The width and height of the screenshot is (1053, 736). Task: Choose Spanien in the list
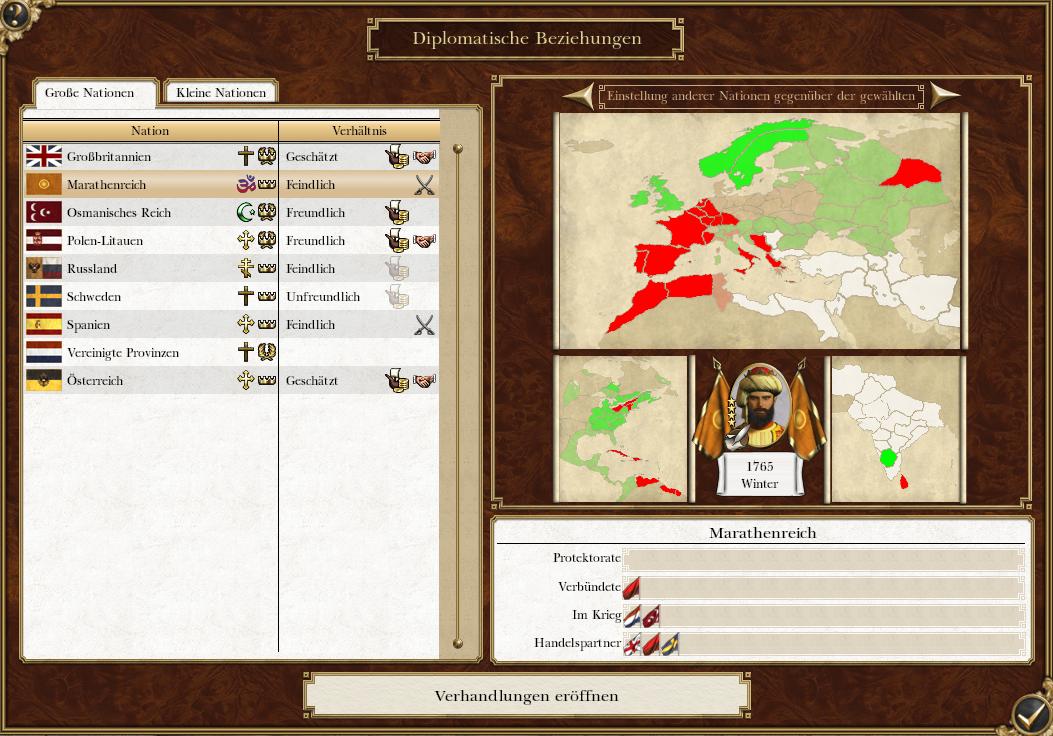coord(89,325)
